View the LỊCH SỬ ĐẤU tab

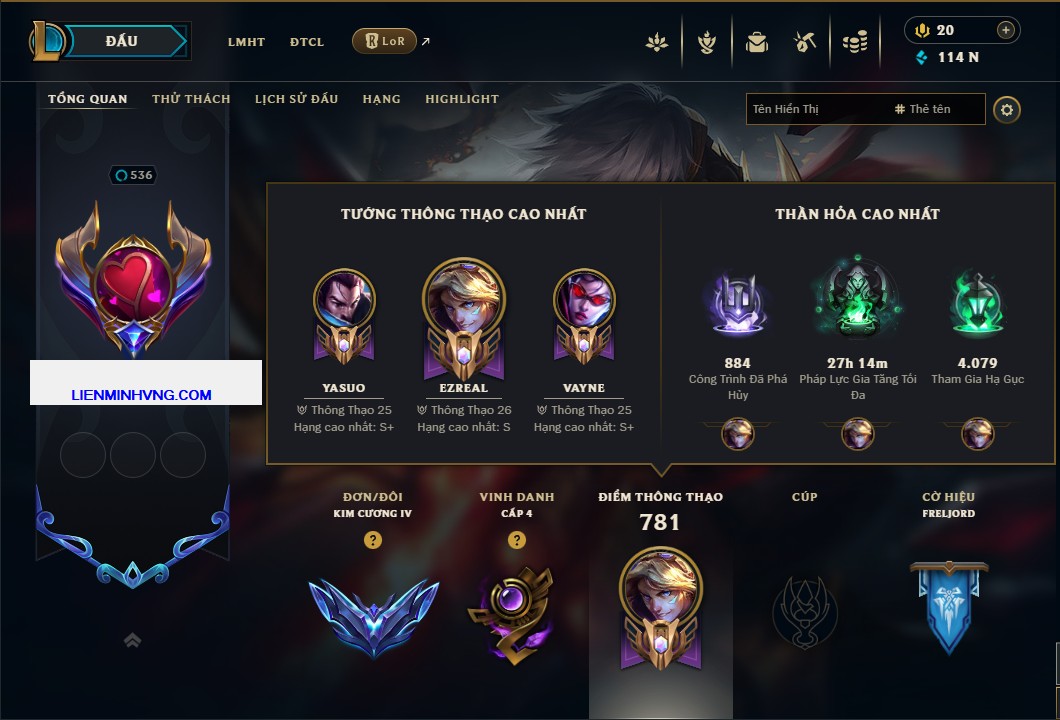coord(296,99)
